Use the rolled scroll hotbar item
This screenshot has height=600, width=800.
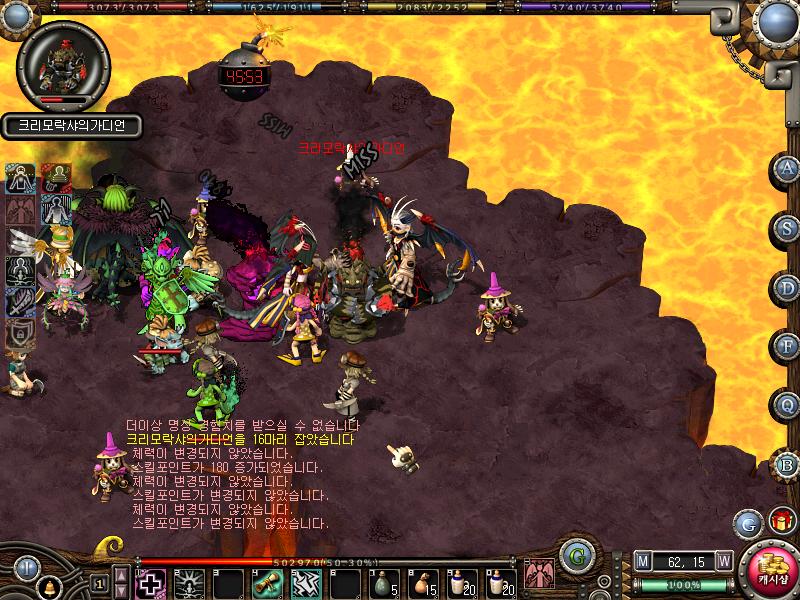[265, 584]
